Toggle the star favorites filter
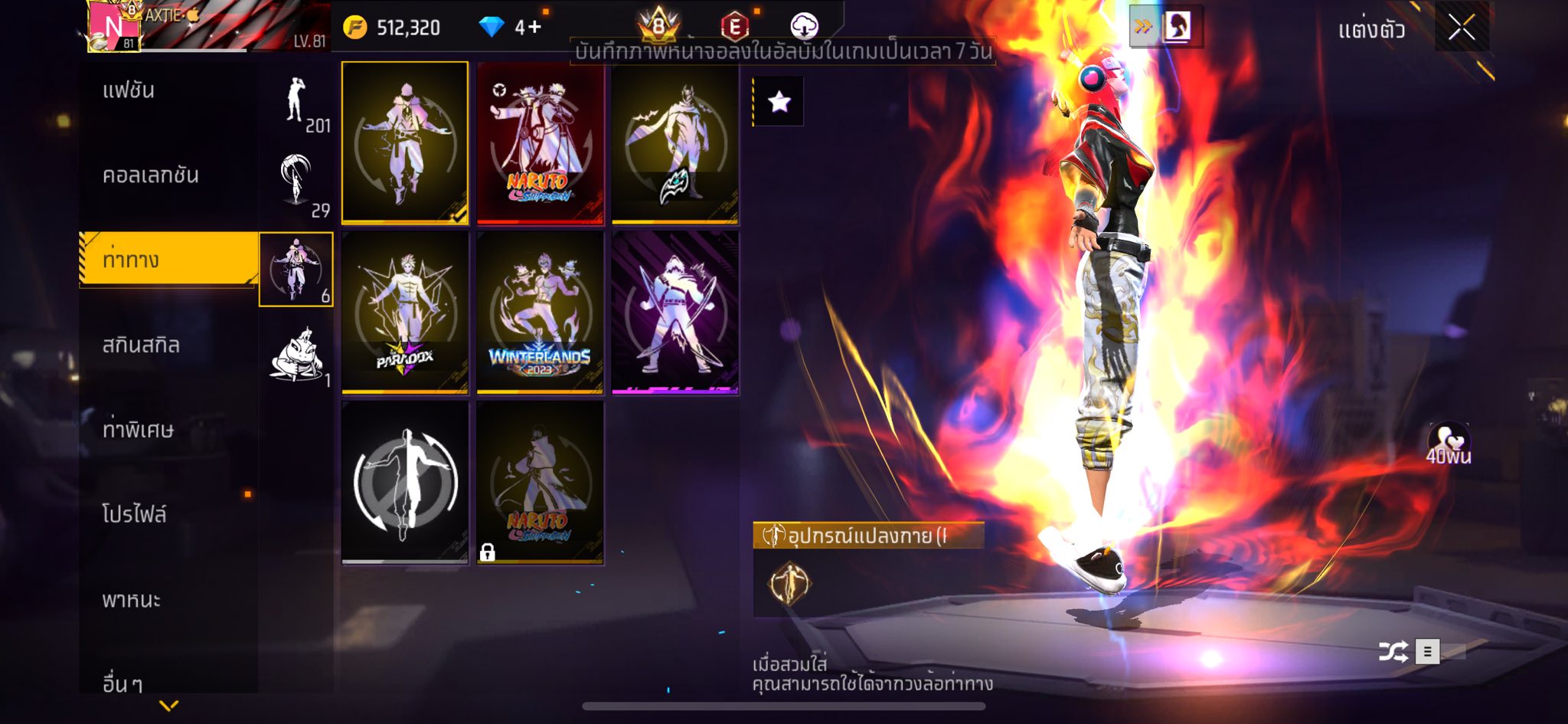This screenshot has width=1568, height=724. [779, 102]
